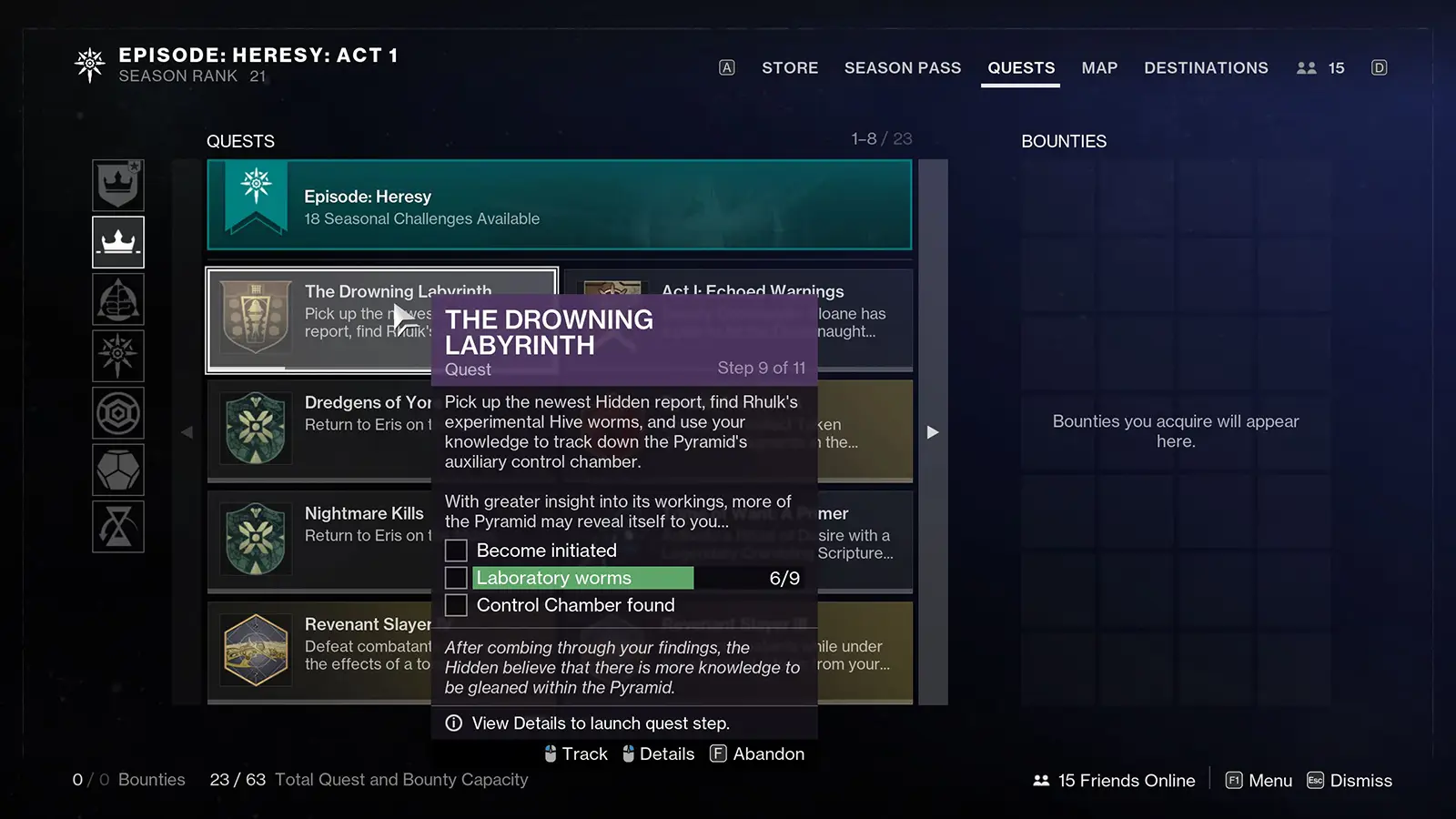Viewport: 1456px width, 819px height.
Task: Open the Destinations tab
Action: 1206,68
